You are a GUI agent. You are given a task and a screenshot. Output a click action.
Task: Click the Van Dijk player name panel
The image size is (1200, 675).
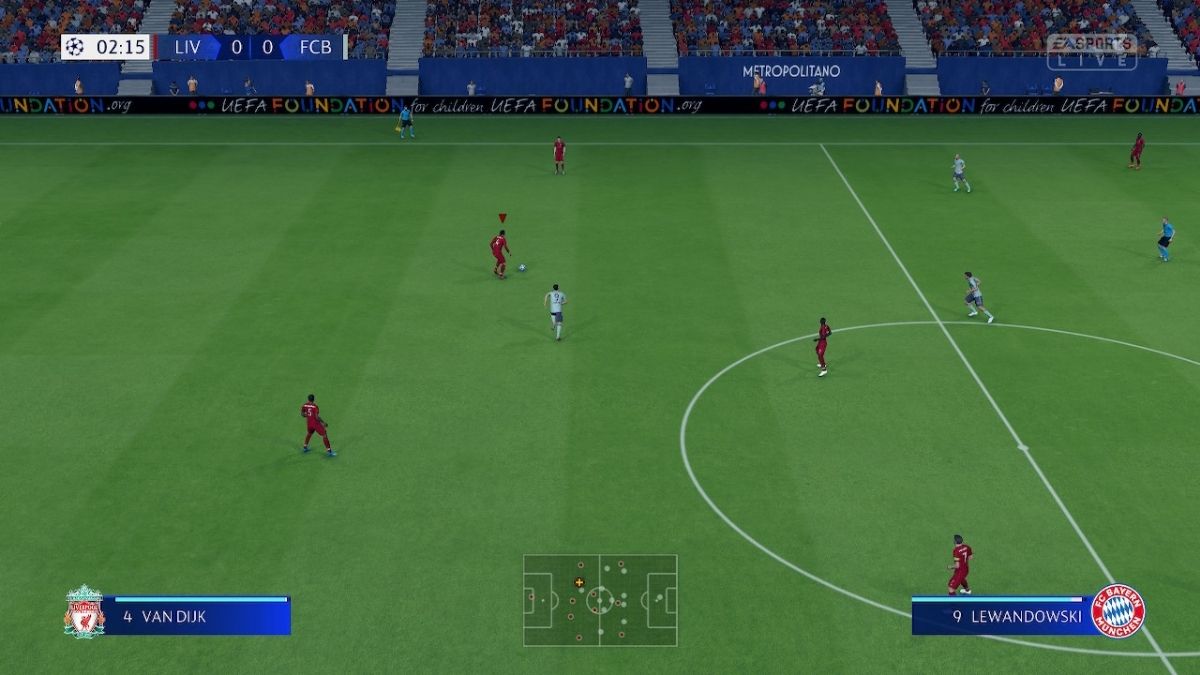pyautogui.click(x=198, y=616)
